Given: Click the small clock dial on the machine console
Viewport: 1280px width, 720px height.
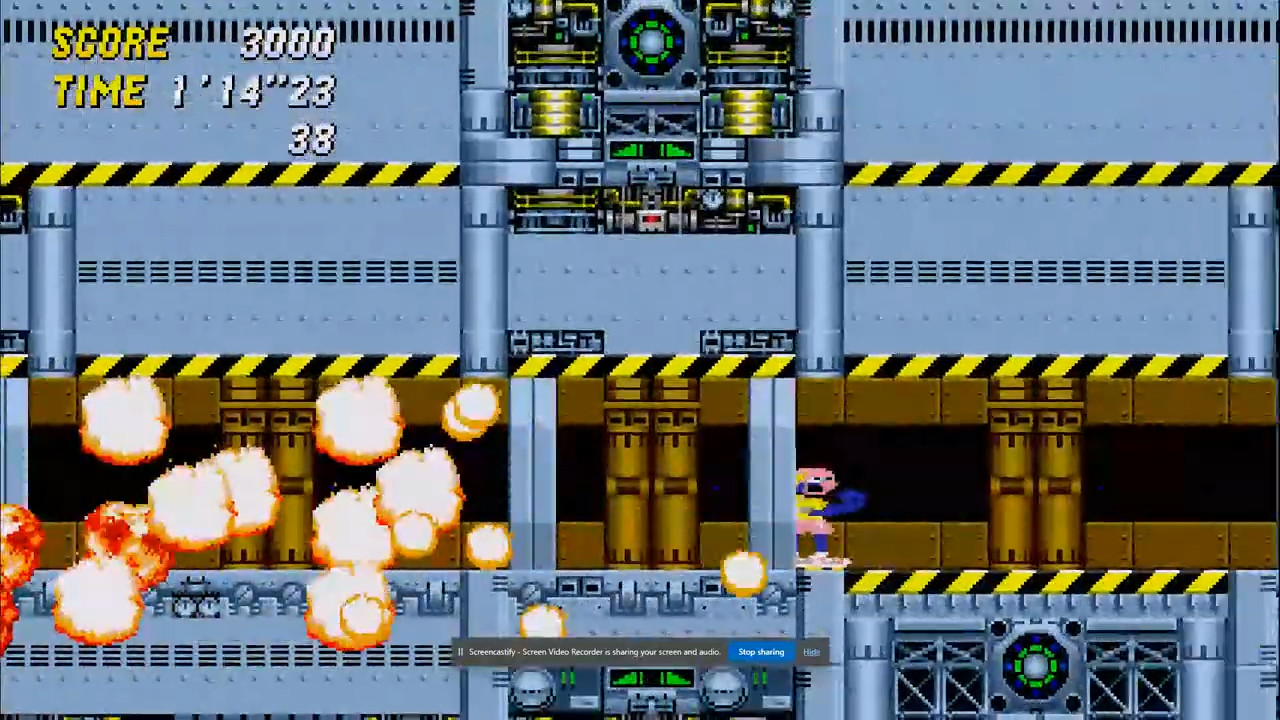Looking at the screenshot, I should 710,200.
